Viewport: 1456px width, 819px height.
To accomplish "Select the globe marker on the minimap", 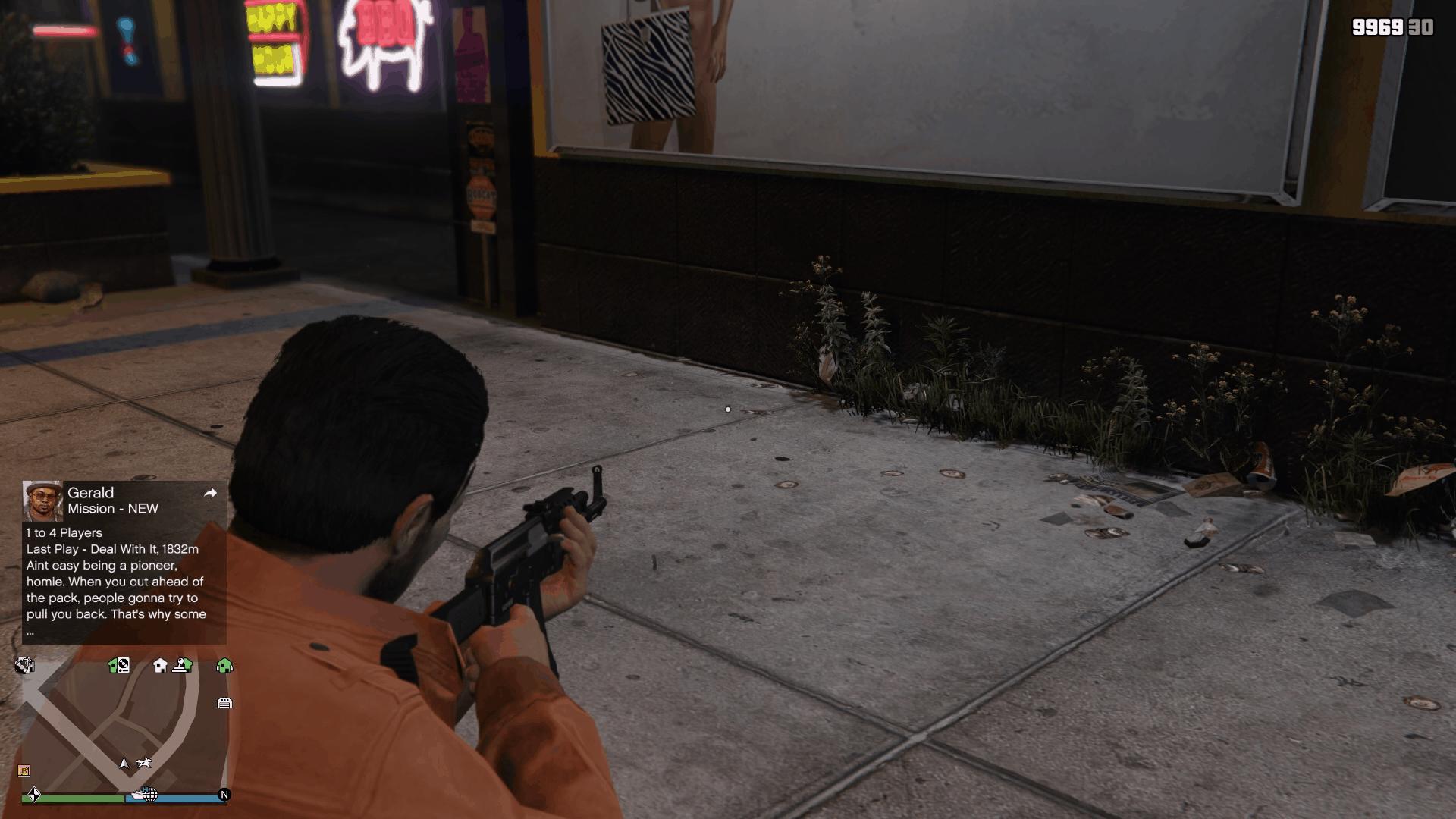I will pos(150,795).
